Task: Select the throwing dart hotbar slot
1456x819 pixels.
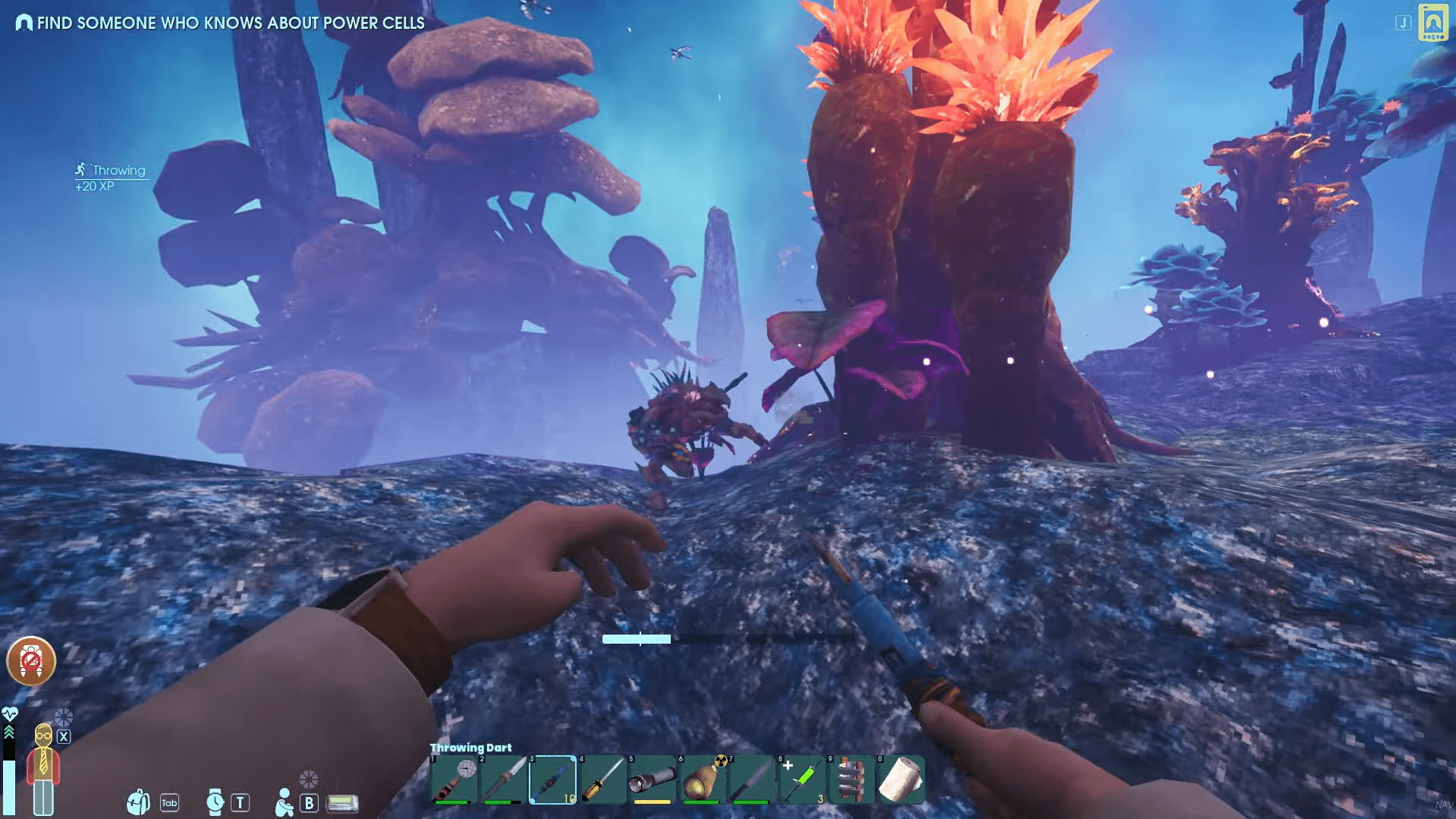Action: pos(553,779)
